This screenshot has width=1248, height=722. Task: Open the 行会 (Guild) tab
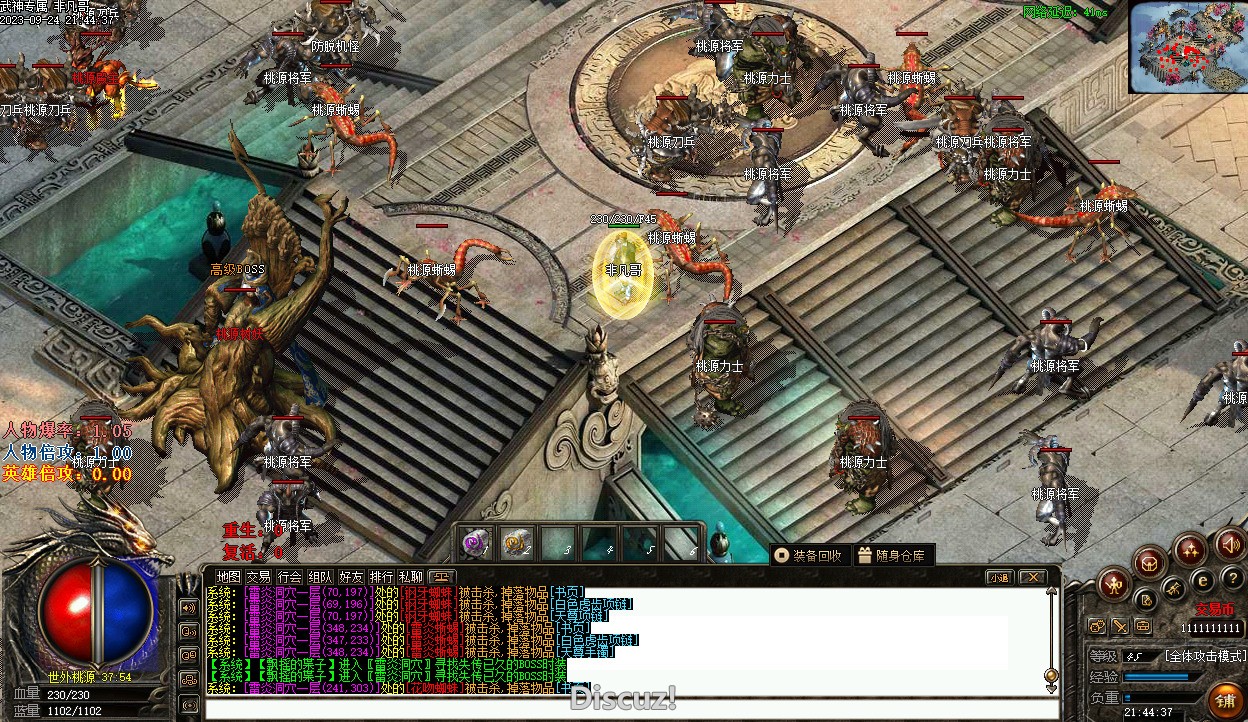tap(290, 577)
